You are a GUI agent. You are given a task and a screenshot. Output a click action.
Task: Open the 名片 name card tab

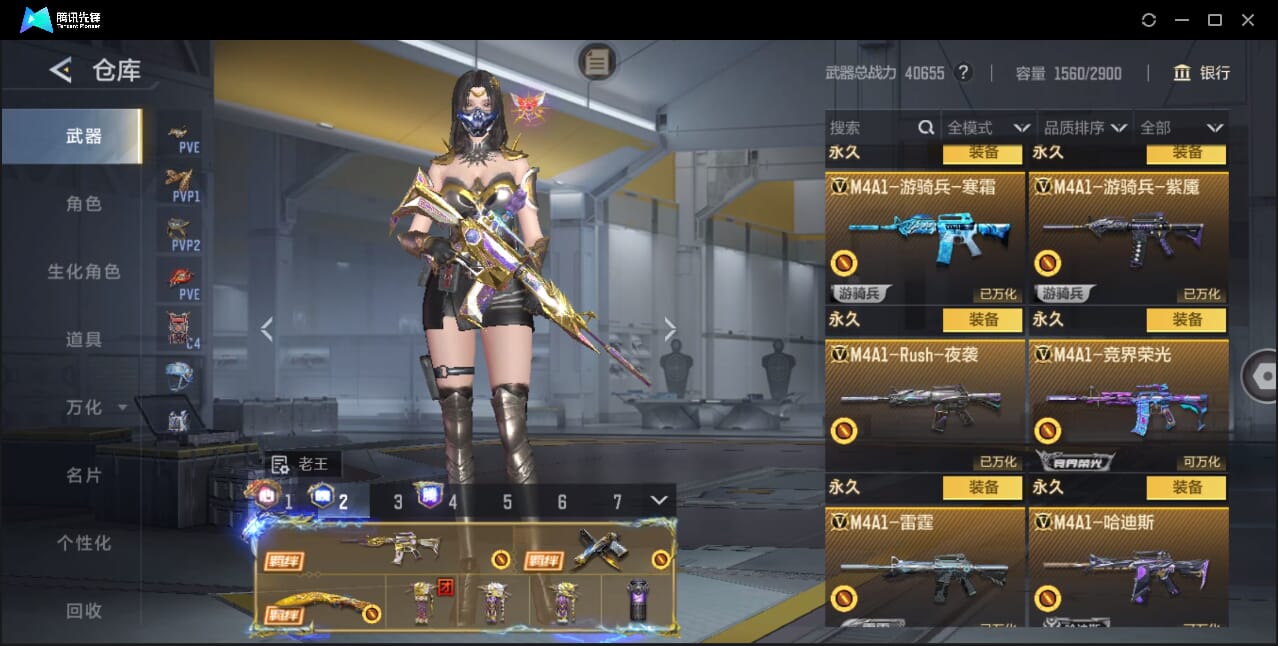(x=84, y=475)
